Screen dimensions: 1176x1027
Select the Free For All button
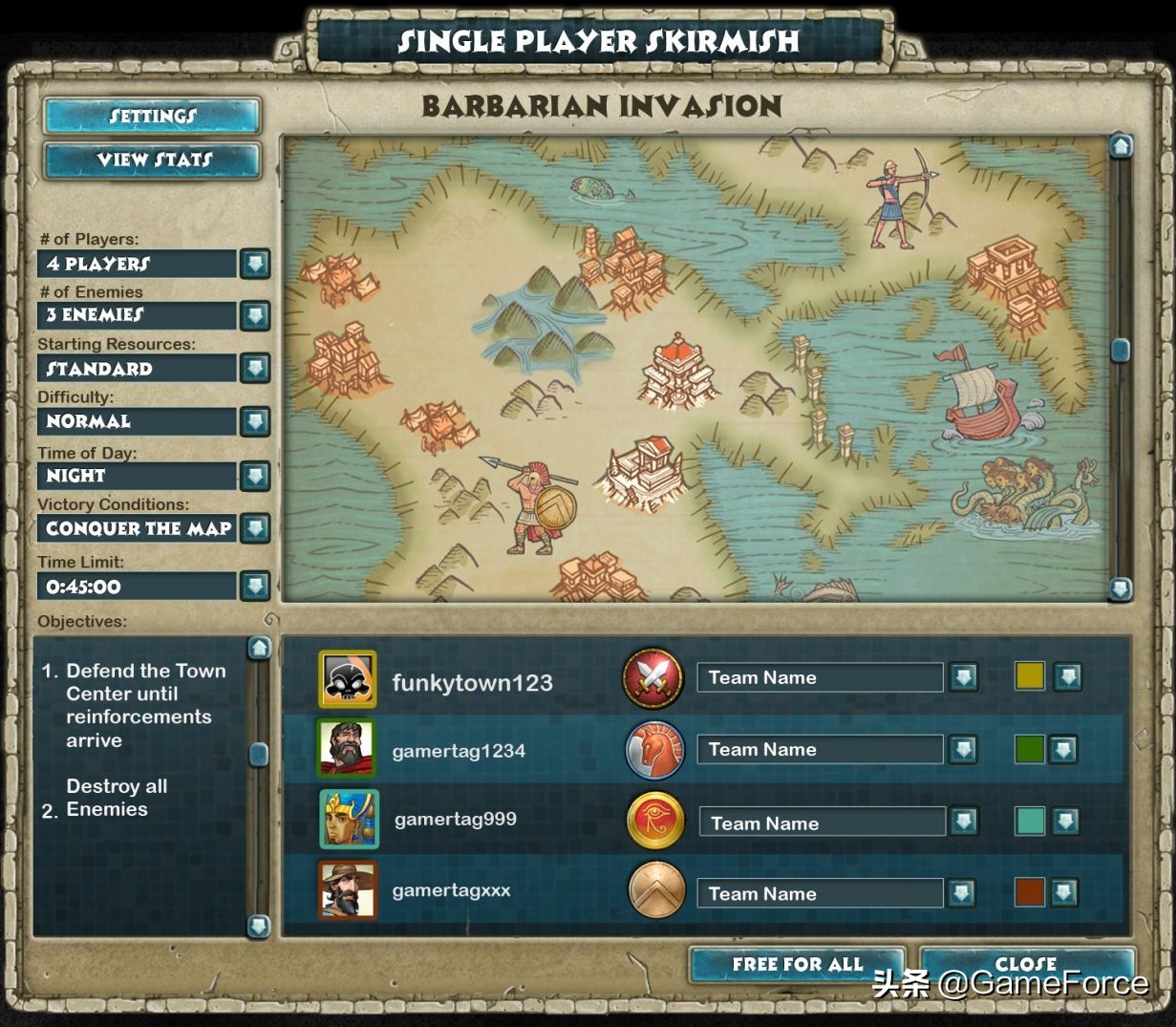pos(797,965)
